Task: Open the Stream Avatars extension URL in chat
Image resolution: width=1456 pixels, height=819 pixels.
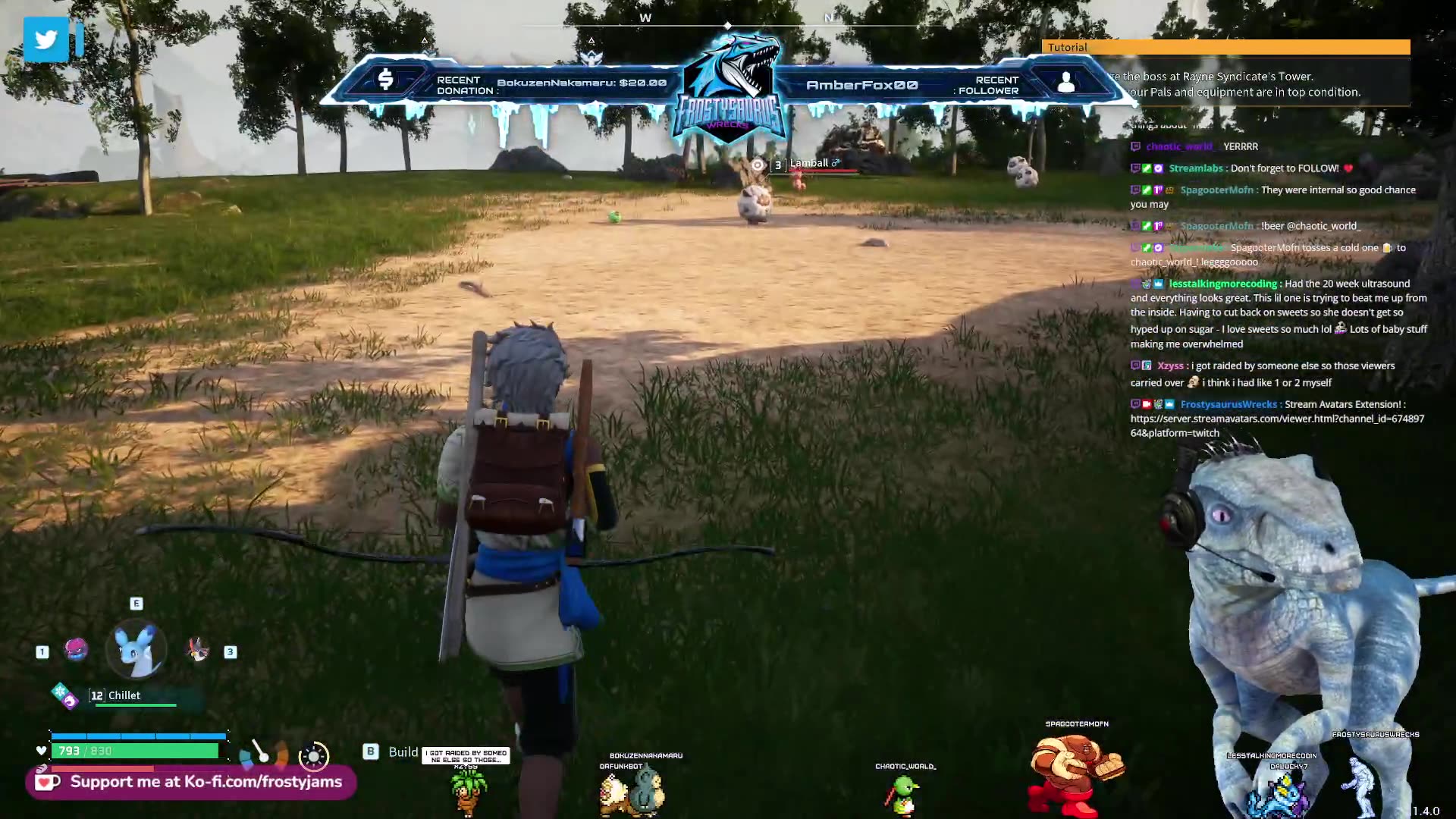Action: [x=1277, y=419]
